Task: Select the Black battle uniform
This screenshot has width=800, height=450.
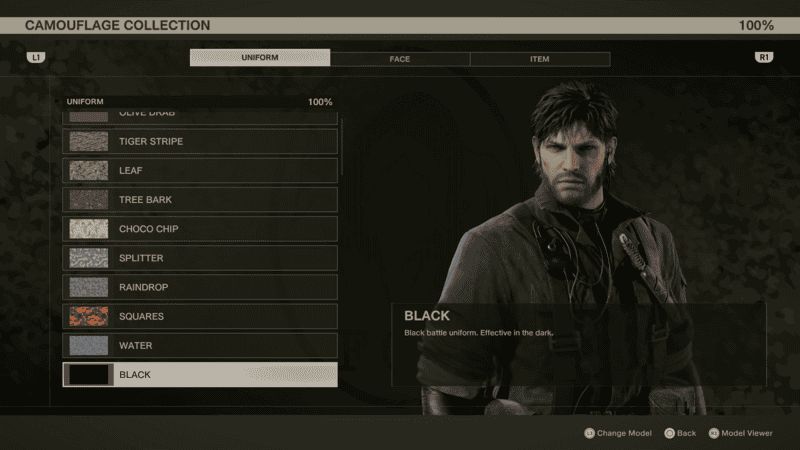Action: pos(200,375)
